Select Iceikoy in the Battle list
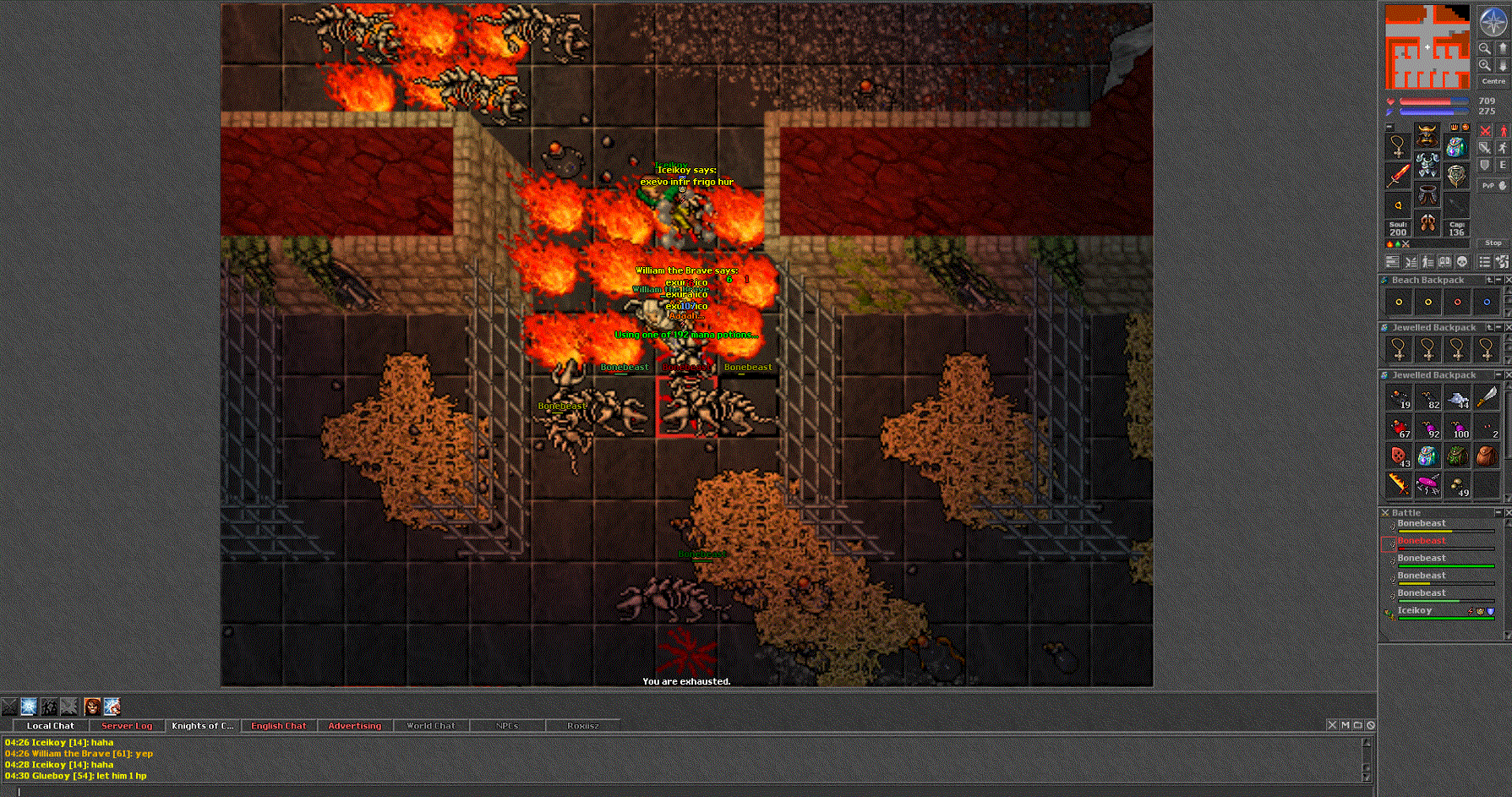 1415,610
